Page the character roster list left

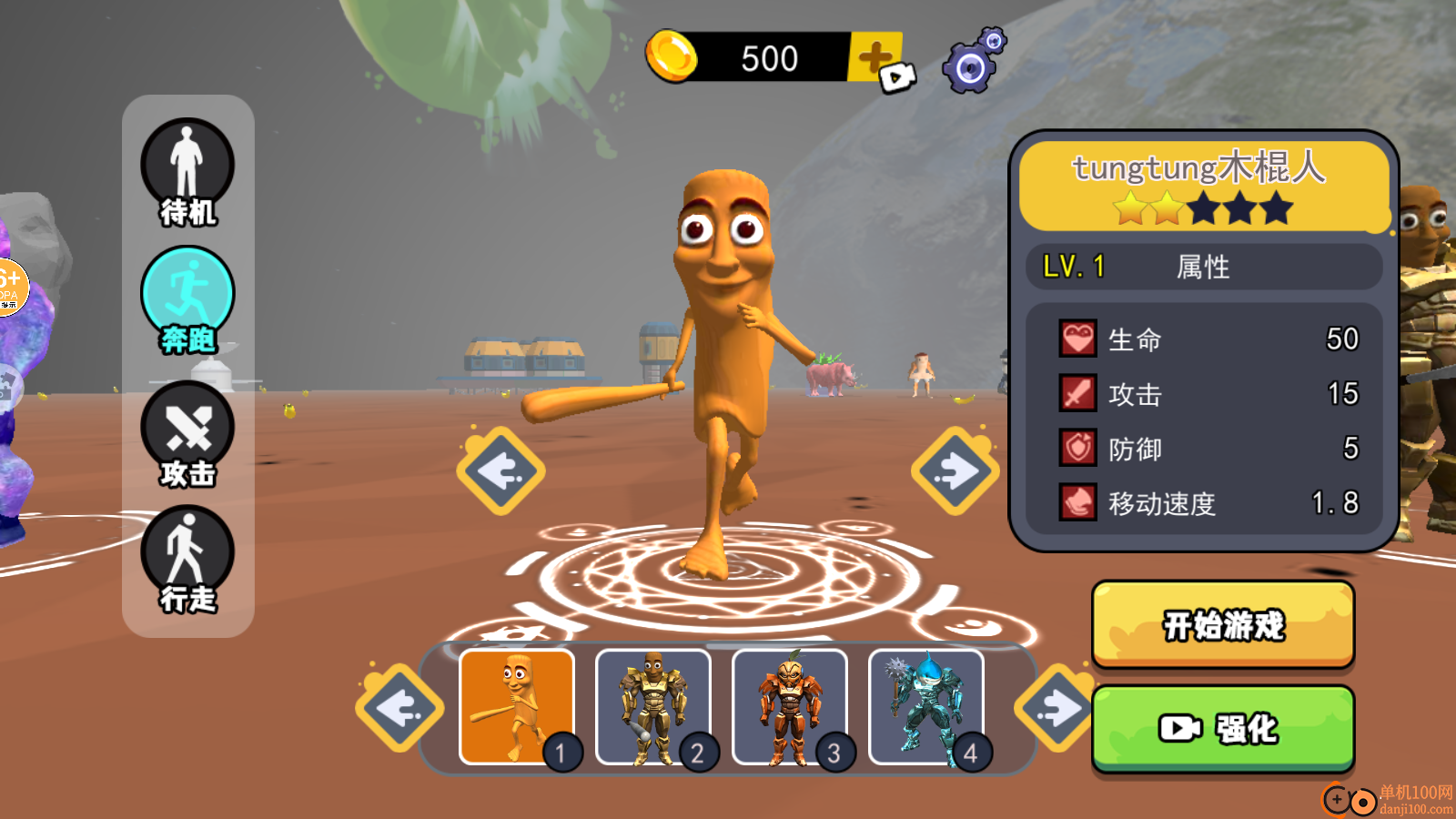tap(399, 708)
